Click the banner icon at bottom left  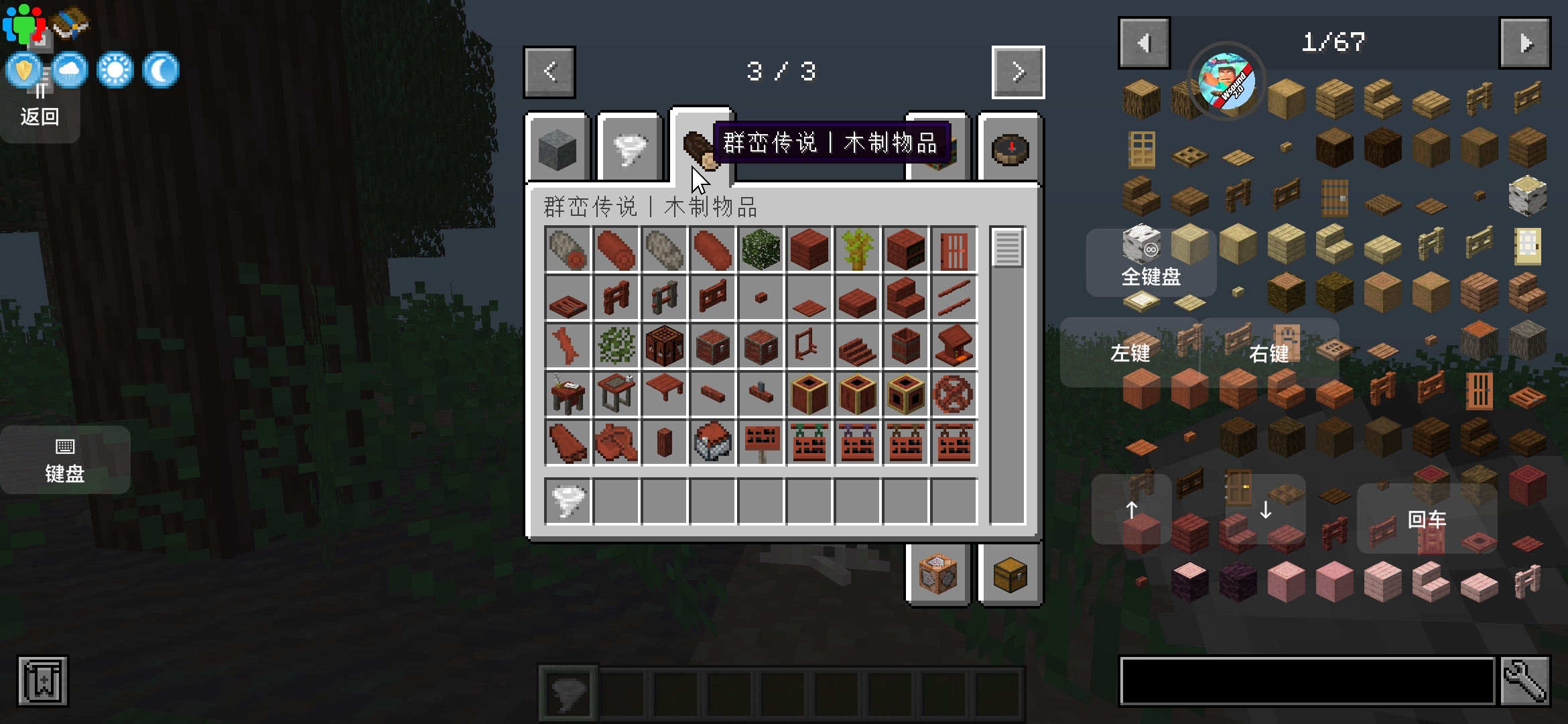point(42,680)
